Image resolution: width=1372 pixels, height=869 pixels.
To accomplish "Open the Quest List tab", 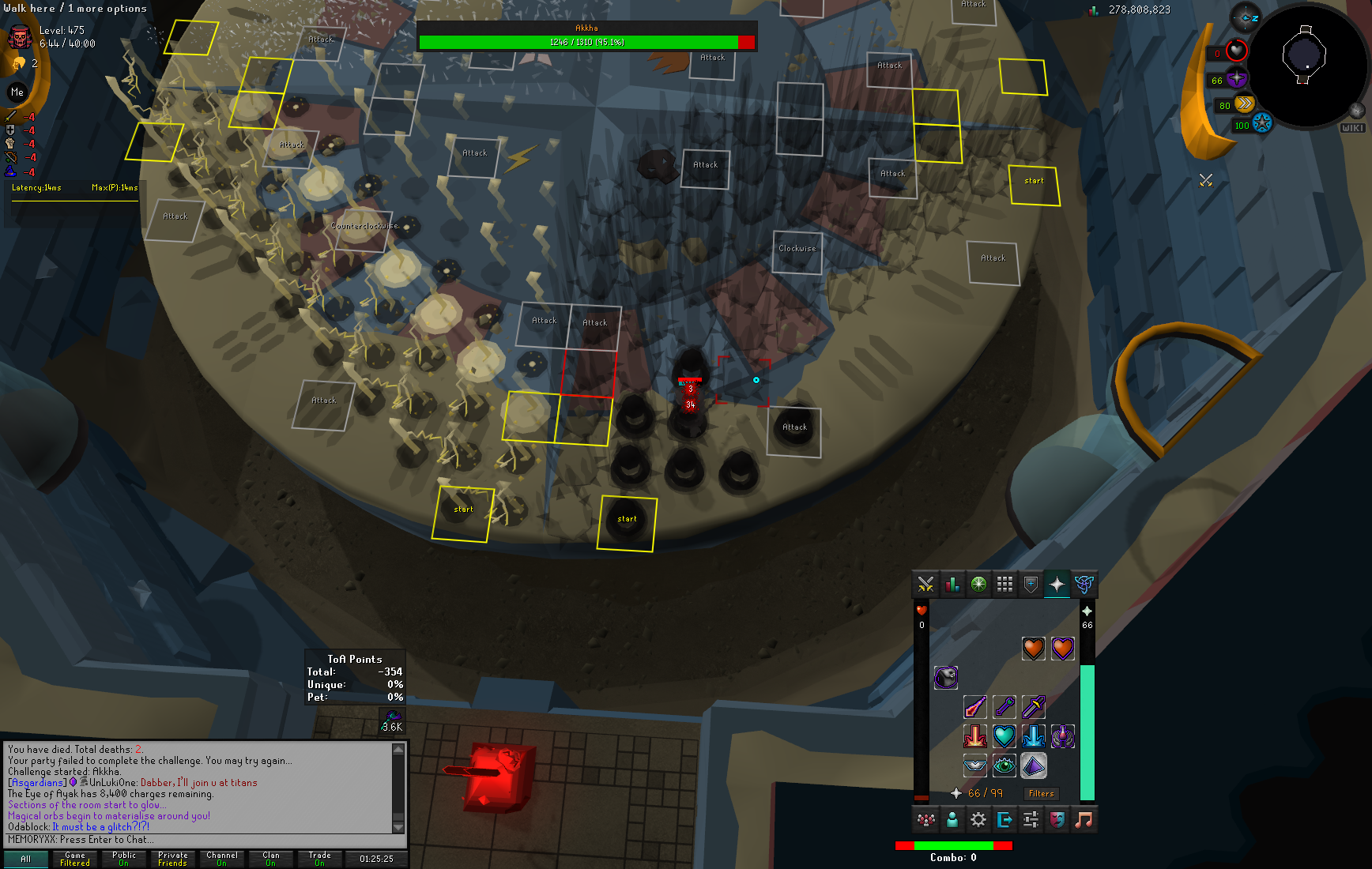I will (978, 585).
